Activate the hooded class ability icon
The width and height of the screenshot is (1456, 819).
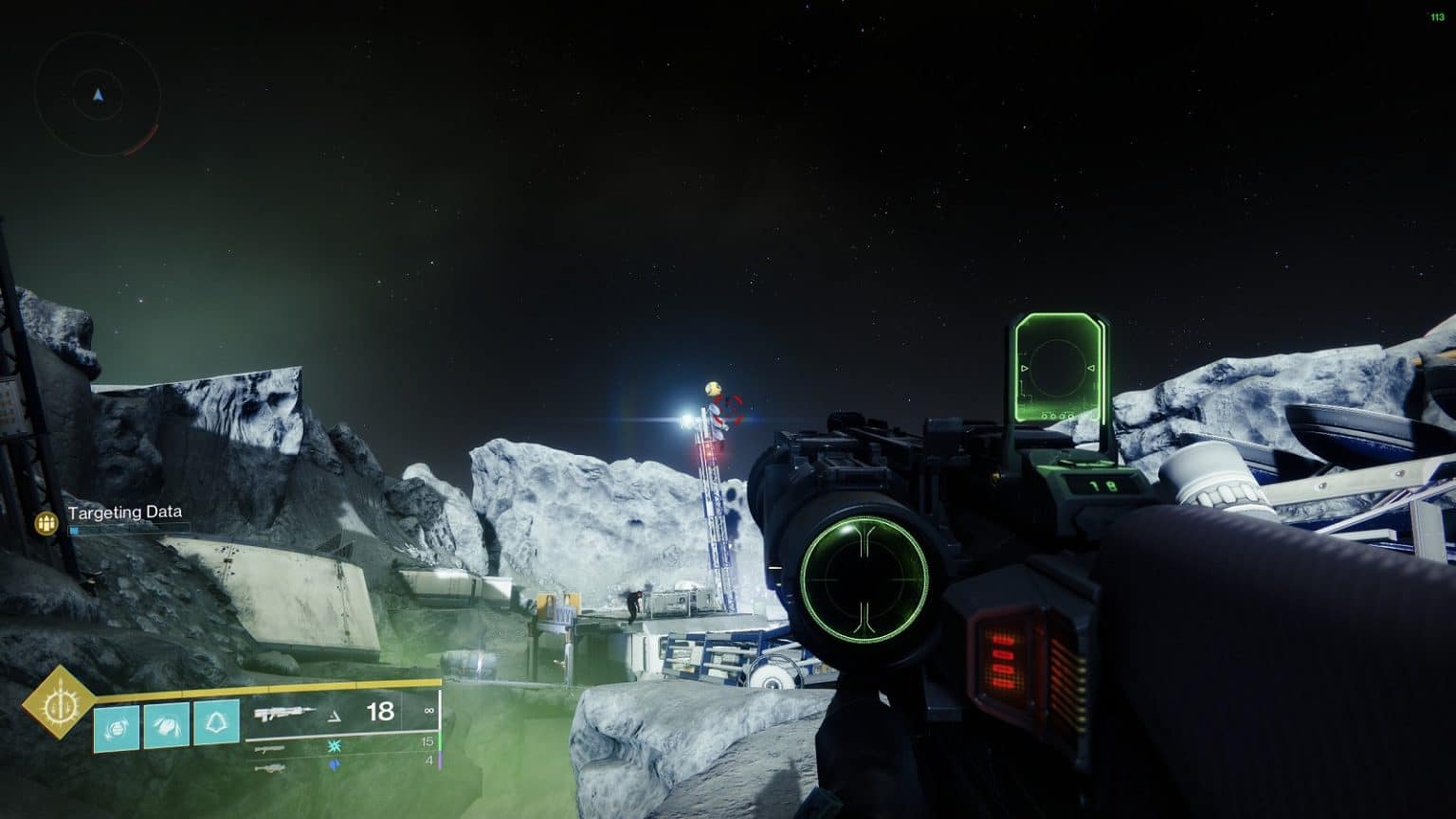pos(216,723)
